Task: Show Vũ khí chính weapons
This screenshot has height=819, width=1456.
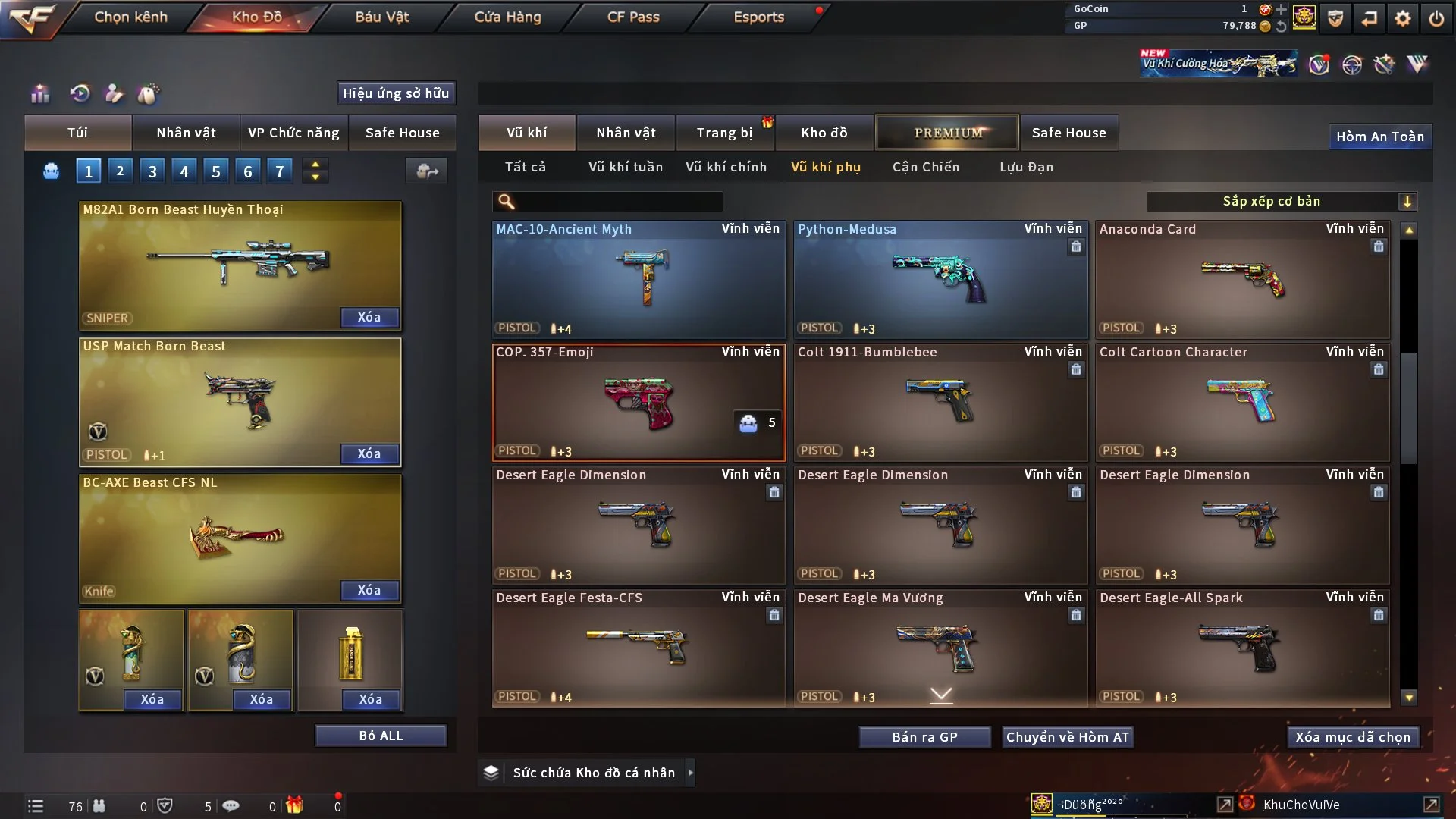Action: (x=726, y=167)
